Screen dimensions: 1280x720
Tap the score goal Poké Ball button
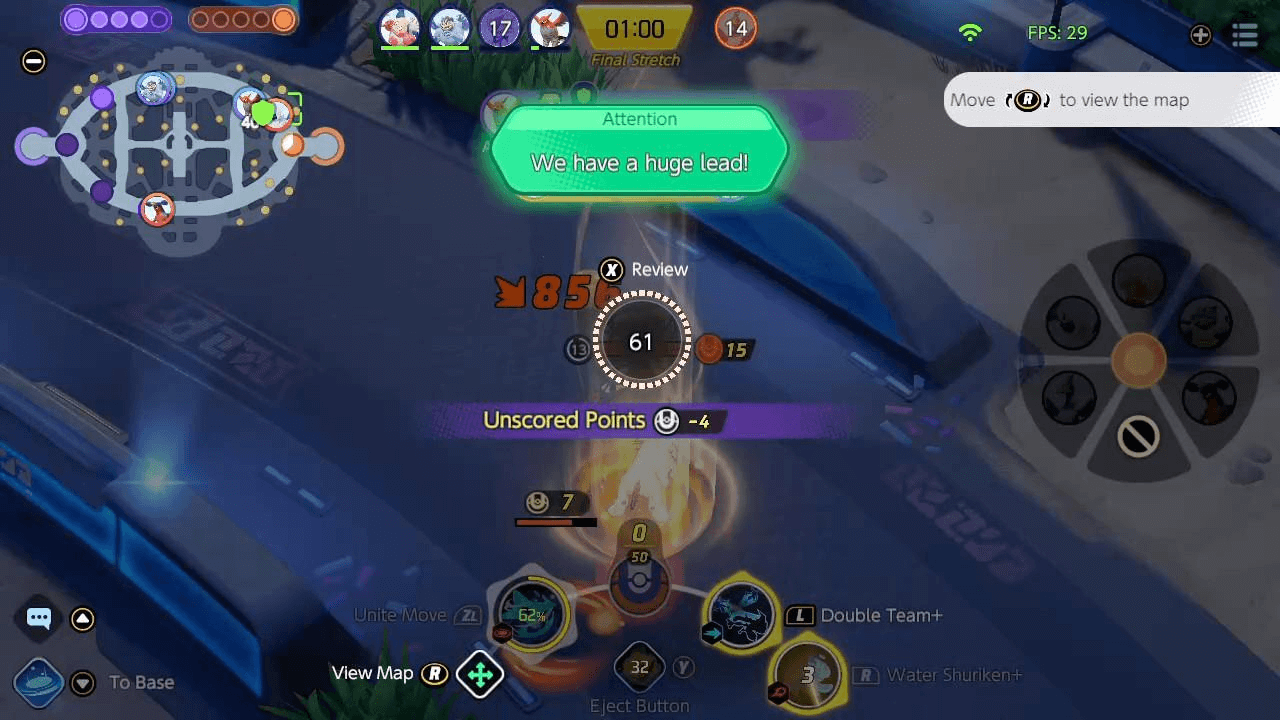click(639, 583)
